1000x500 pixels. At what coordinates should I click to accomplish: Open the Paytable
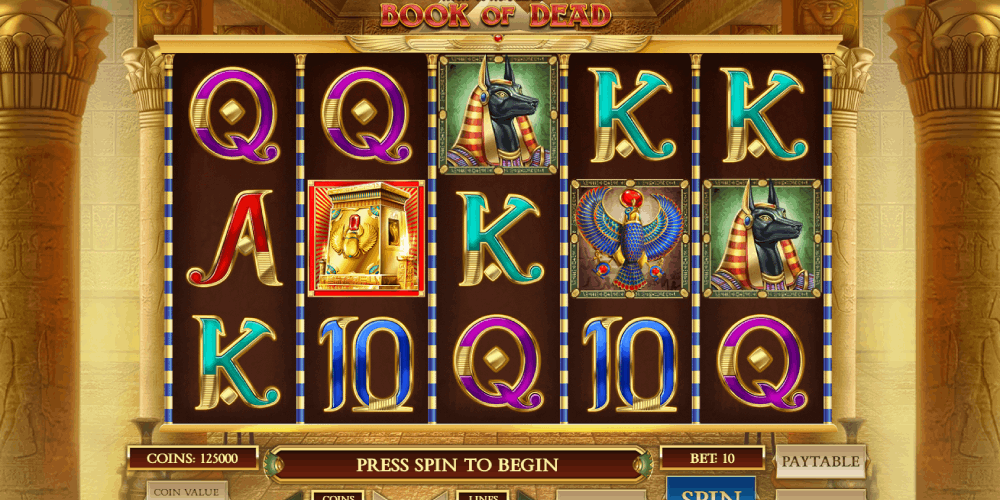[x=820, y=461]
